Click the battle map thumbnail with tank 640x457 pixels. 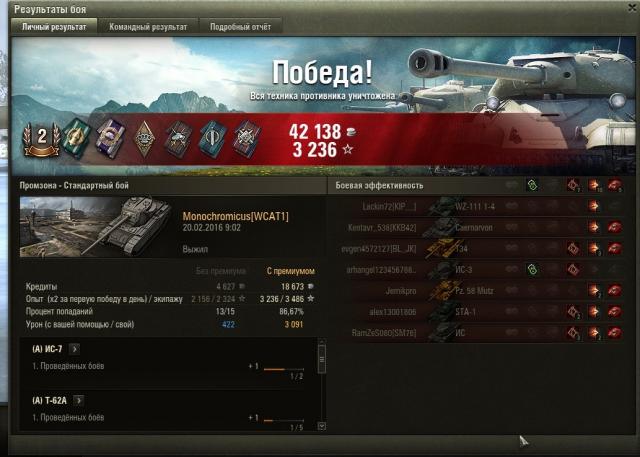coord(97,224)
